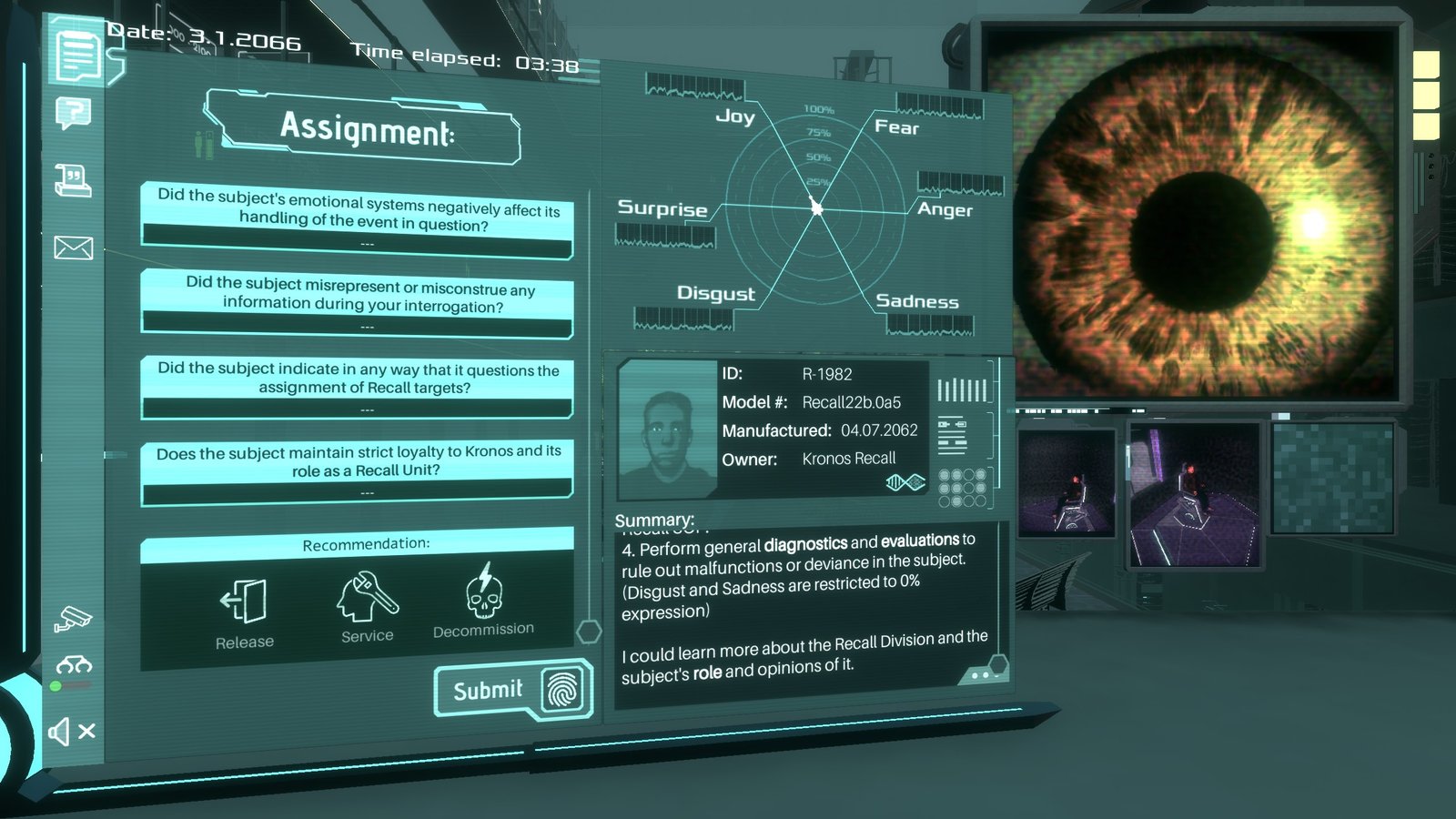This screenshot has height=819, width=1456.
Task: Select the left camera feed thumbnail
Action: click(1067, 481)
